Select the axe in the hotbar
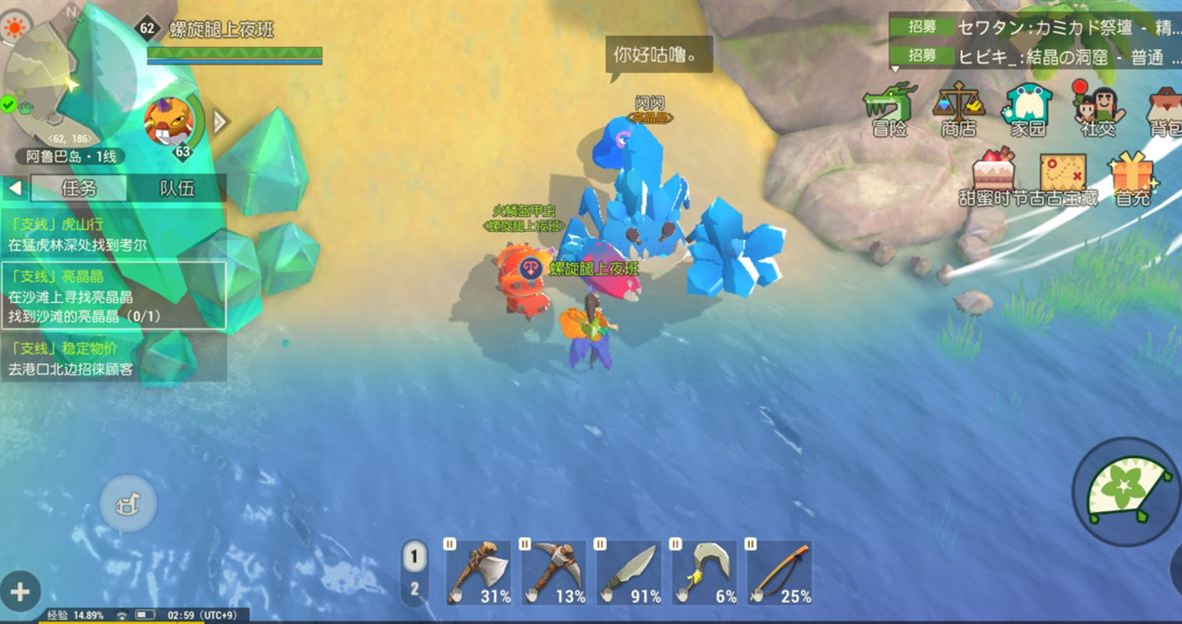Screen dimensions: 1182x624 pyautogui.click(x=478, y=573)
